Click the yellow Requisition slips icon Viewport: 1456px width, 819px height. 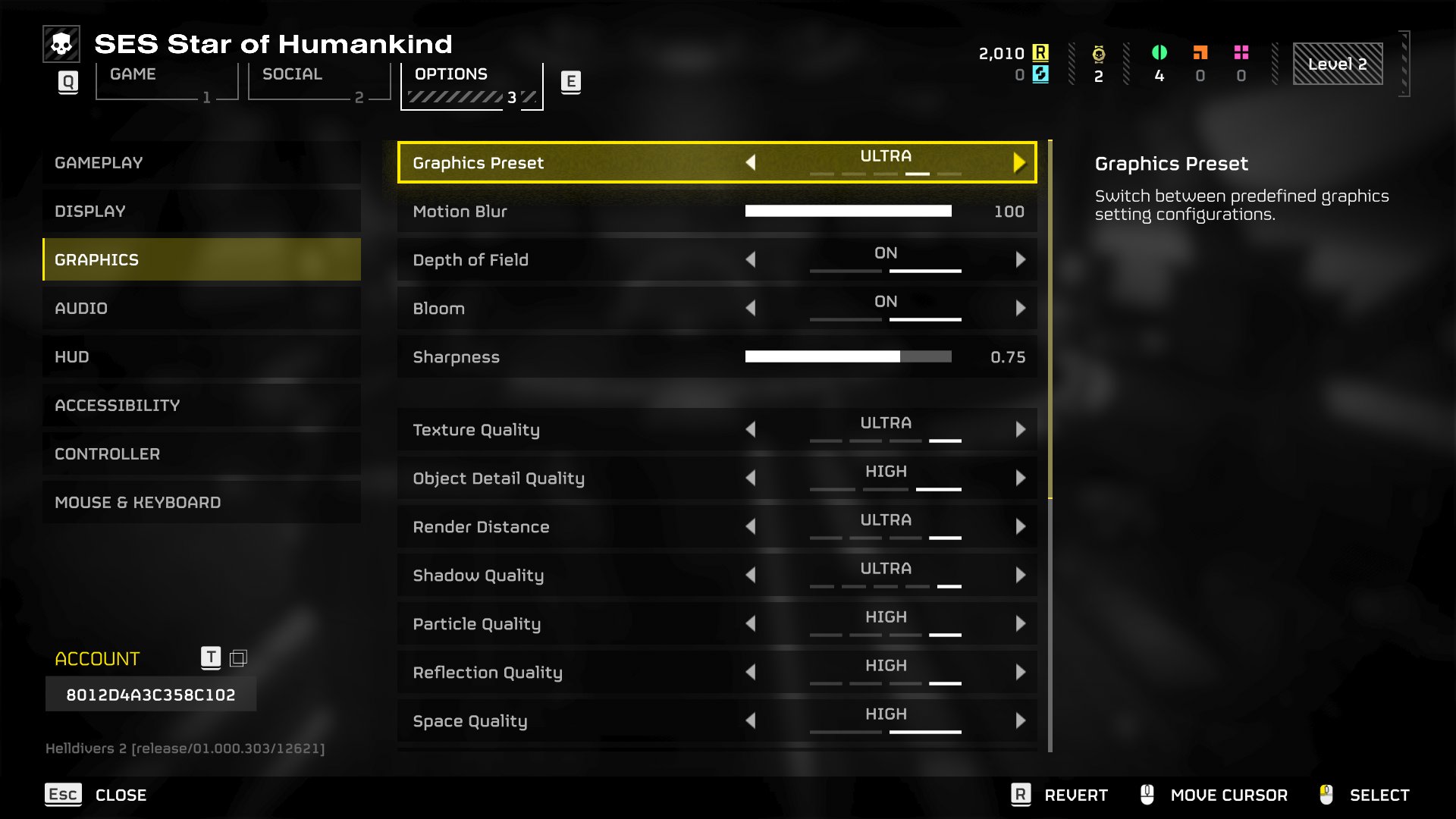click(1041, 53)
